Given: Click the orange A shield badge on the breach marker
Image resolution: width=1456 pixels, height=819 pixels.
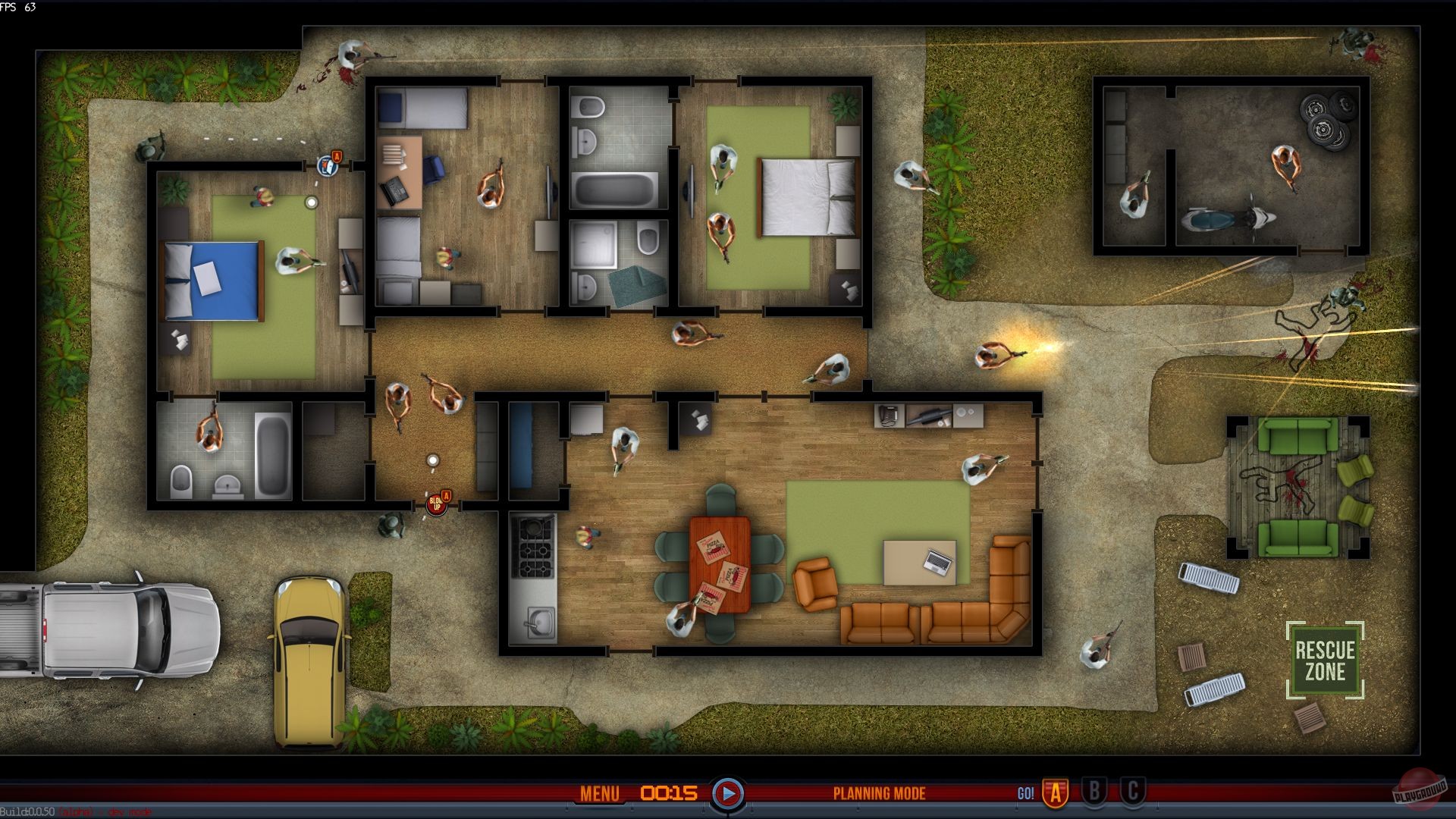Looking at the screenshot, I should click(447, 495).
